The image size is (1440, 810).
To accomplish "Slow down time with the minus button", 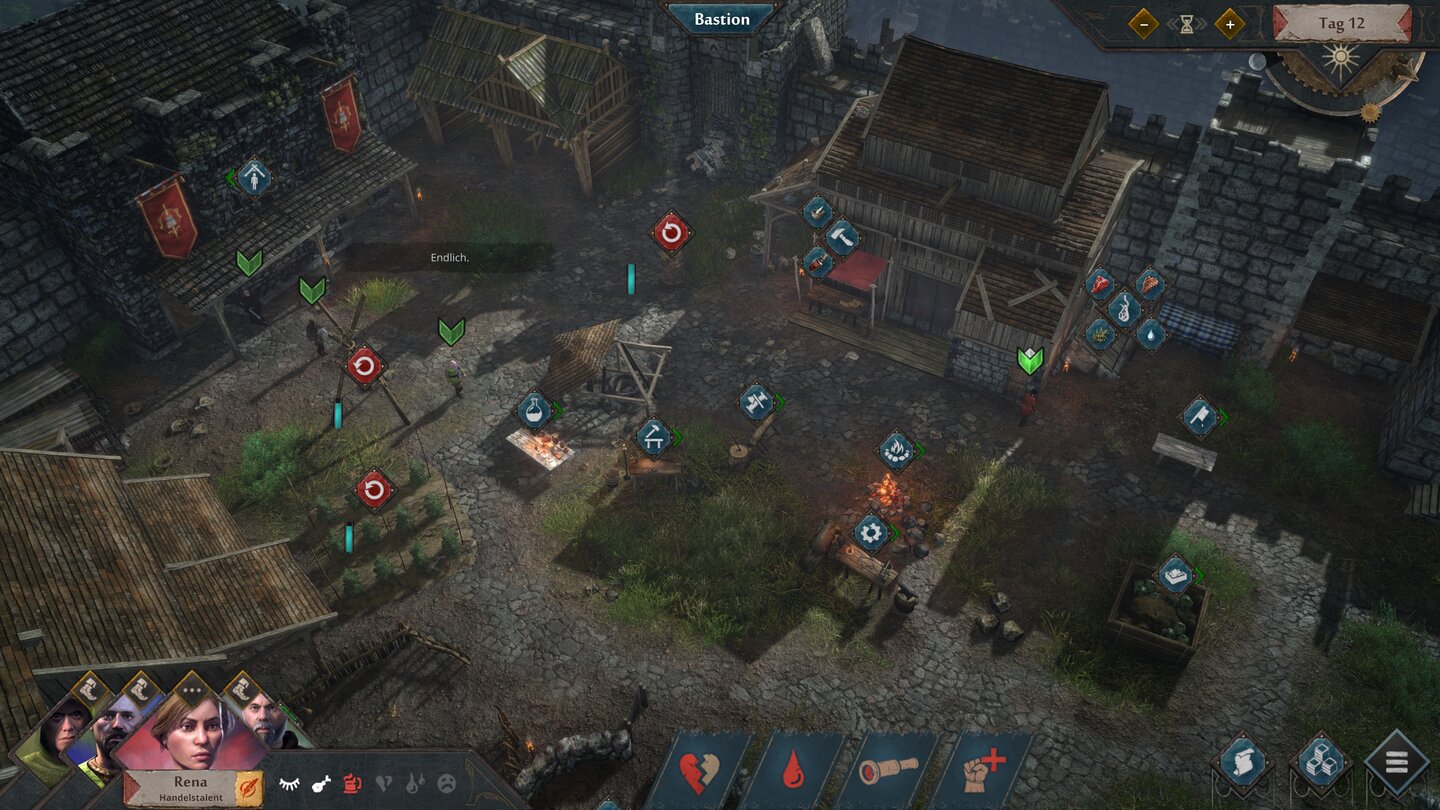I will (1143, 24).
